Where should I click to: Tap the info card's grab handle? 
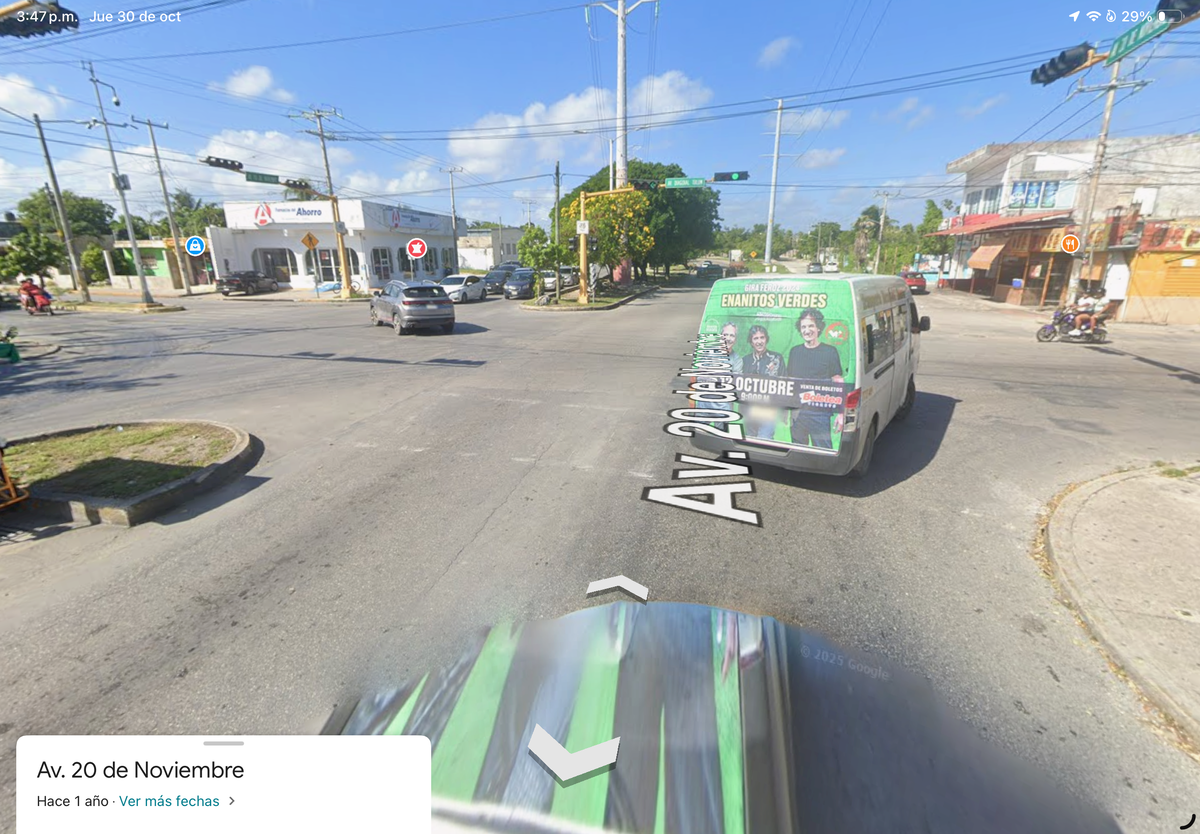click(x=223, y=743)
